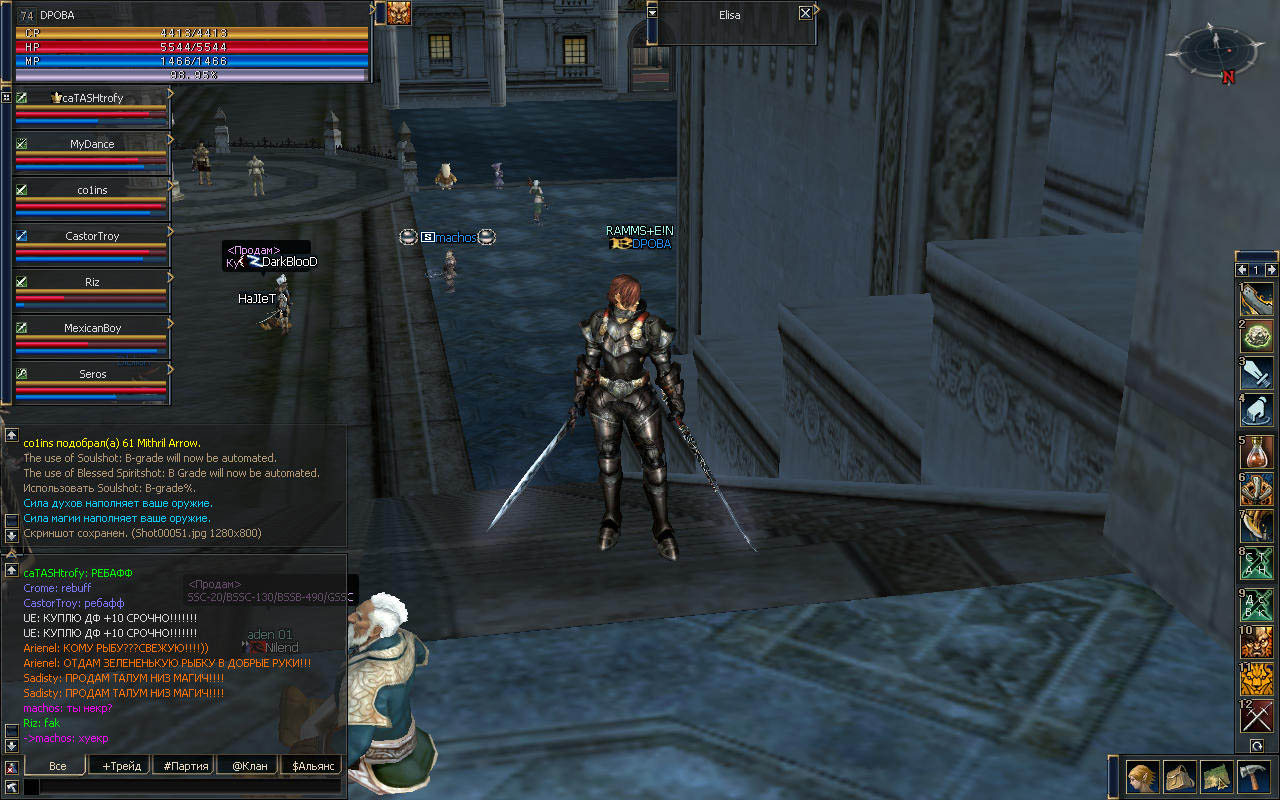
Task: Close the Elisa target window
Action: pos(805,14)
